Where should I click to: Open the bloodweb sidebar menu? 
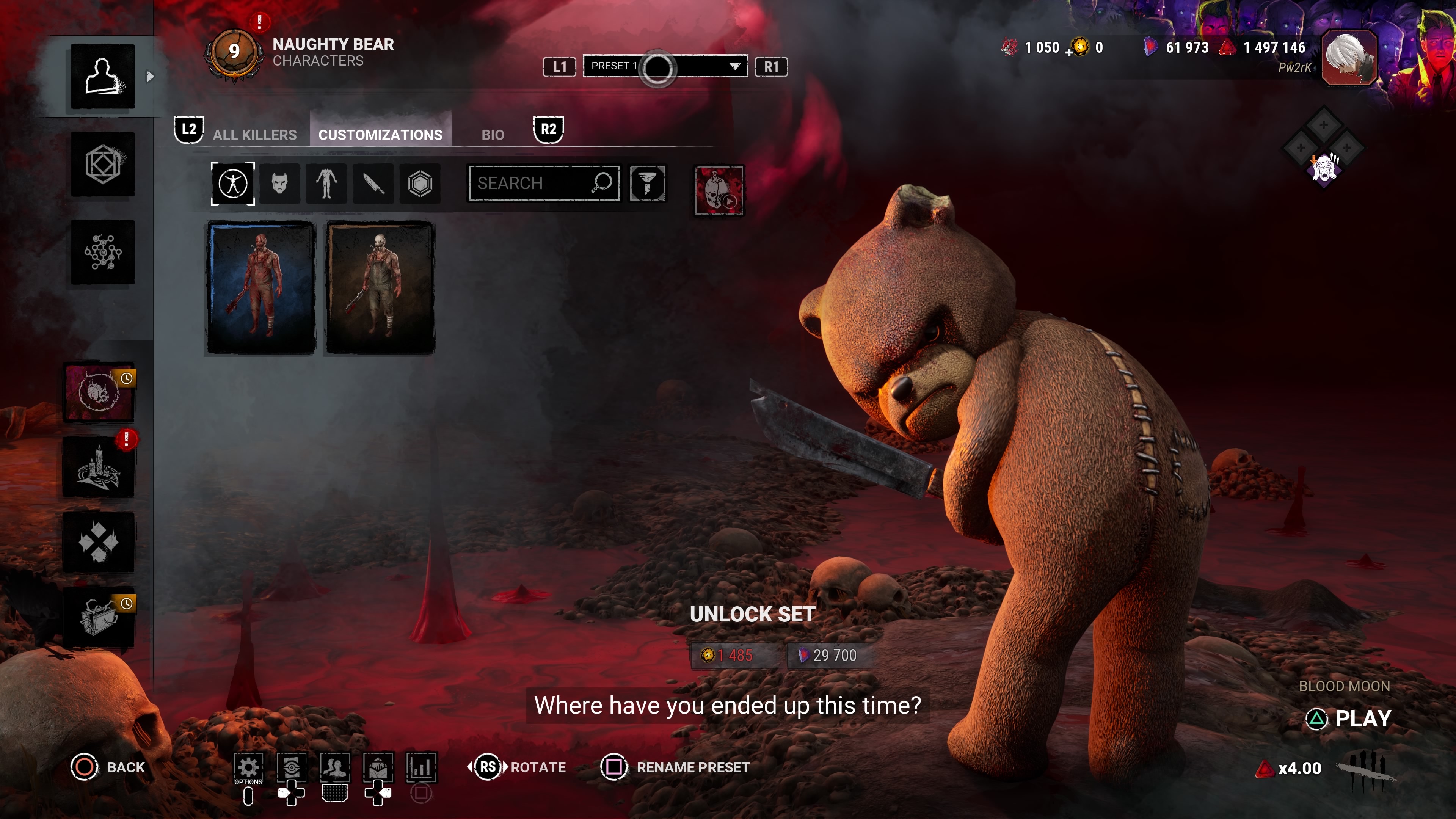103,252
